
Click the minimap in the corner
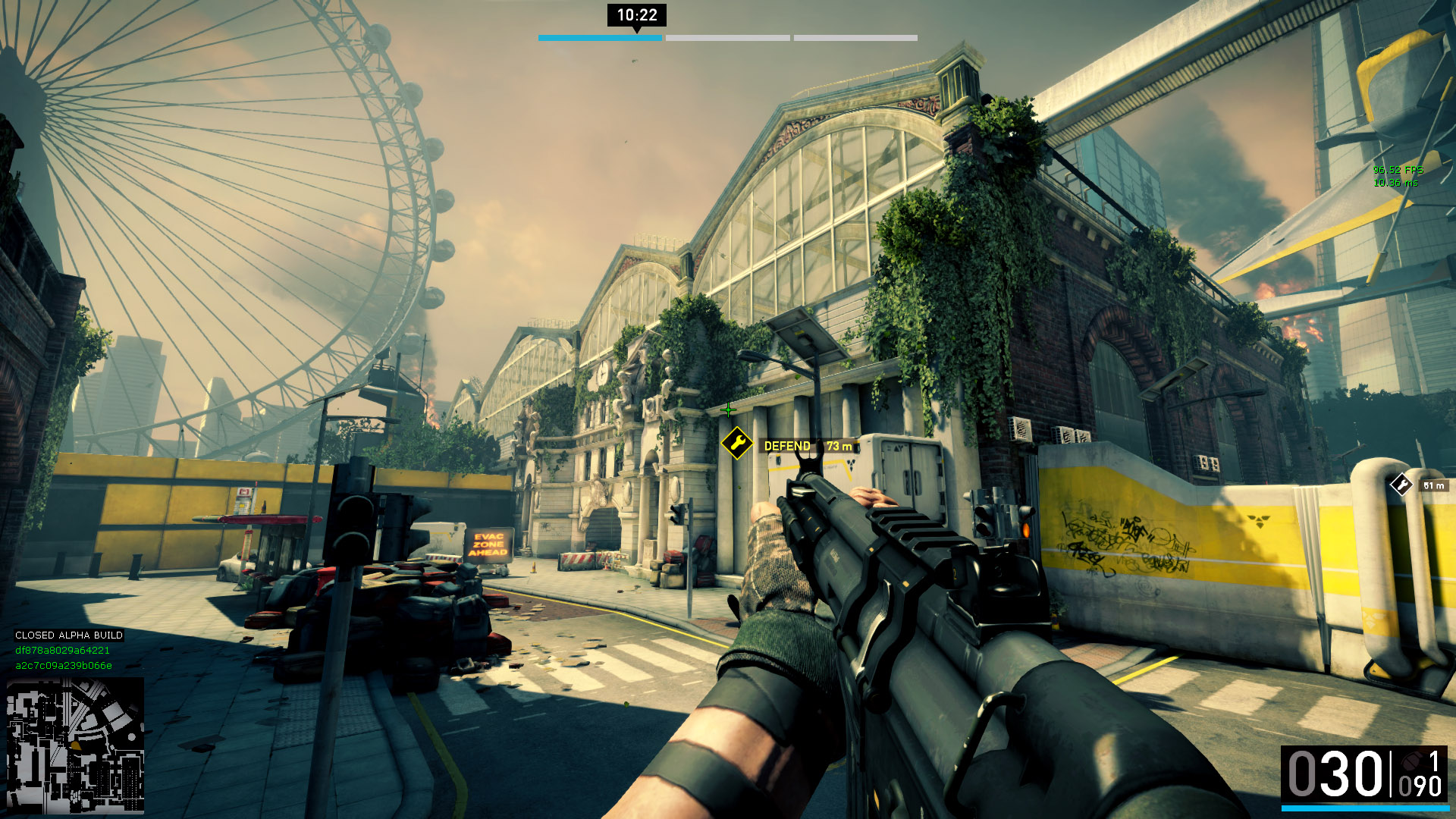(75, 745)
